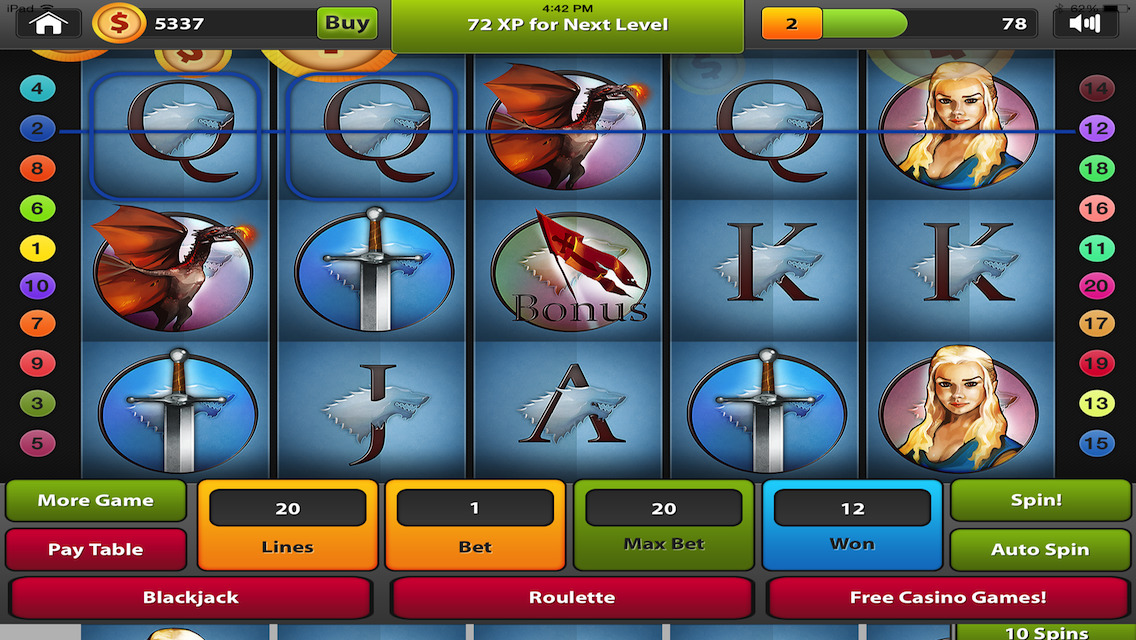Spin the reels
The width and height of the screenshot is (1136, 640).
tap(1036, 500)
